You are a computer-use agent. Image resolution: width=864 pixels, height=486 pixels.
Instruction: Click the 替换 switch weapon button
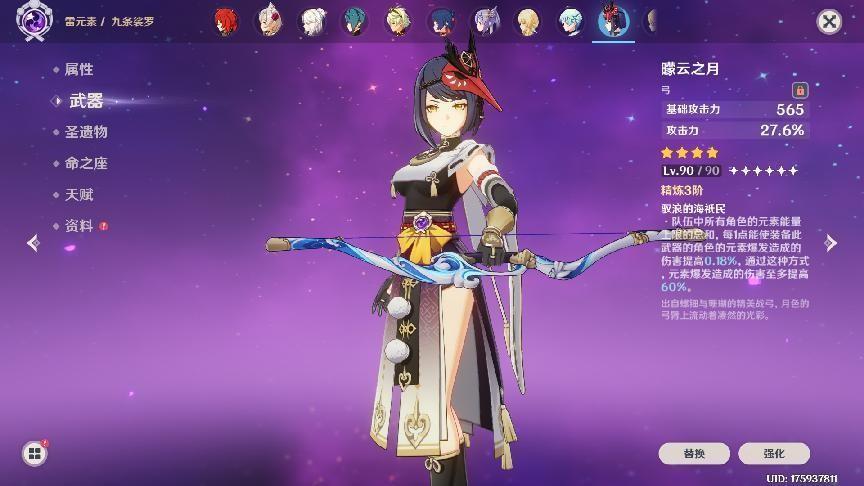[693, 453]
